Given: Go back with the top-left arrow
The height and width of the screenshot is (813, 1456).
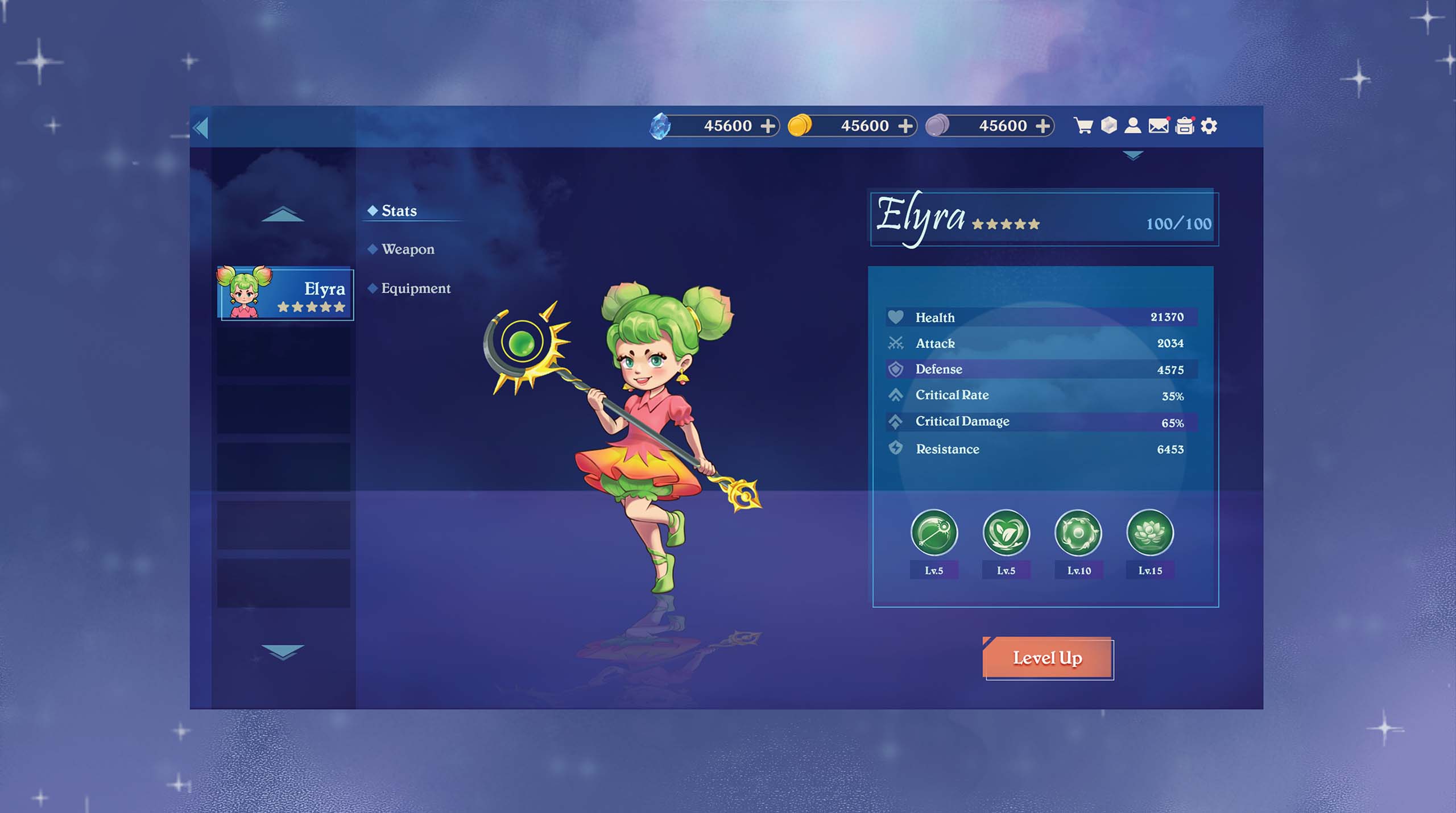Looking at the screenshot, I should click(x=201, y=127).
